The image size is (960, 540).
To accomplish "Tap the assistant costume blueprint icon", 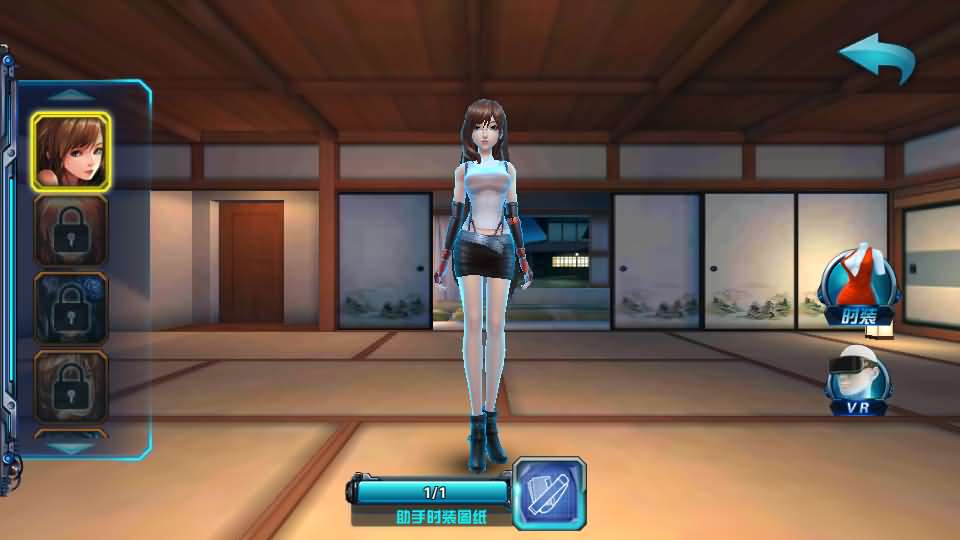I will click(x=549, y=492).
